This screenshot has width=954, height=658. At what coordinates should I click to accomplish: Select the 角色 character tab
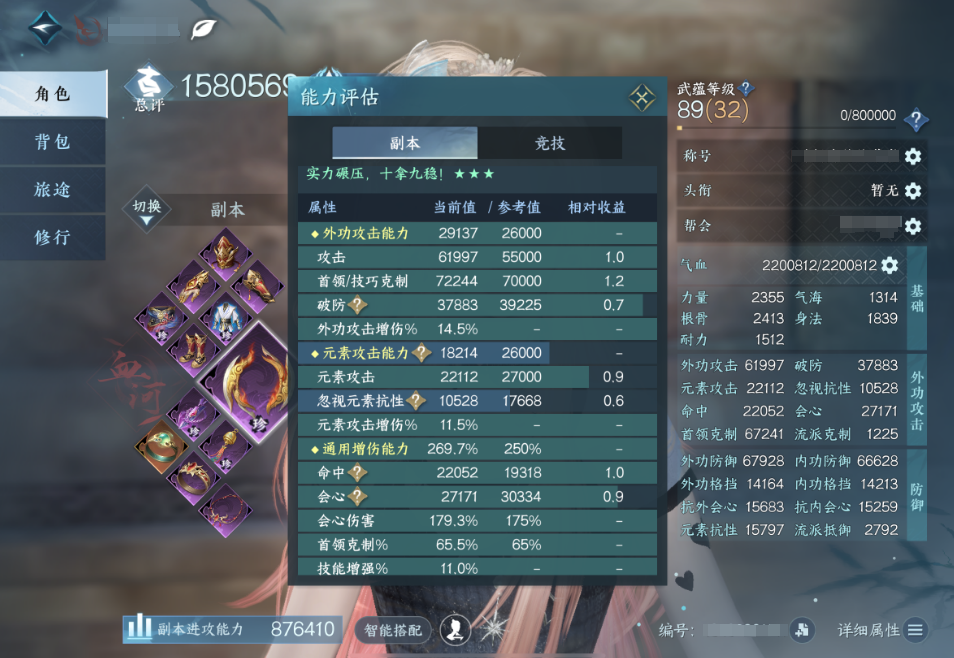pos(52,94)
